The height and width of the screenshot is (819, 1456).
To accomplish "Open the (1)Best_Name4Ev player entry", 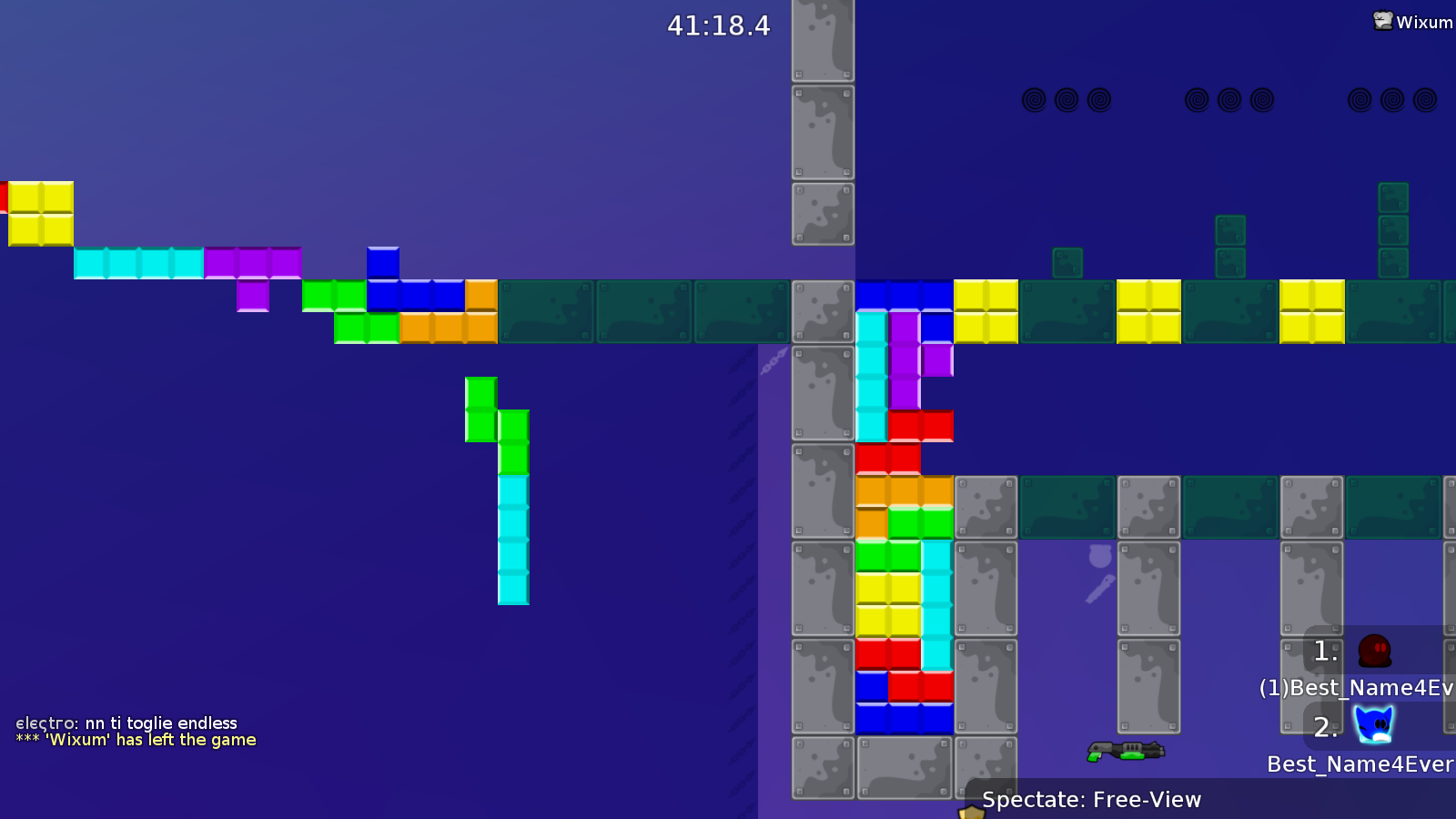I will point(1354,688).
